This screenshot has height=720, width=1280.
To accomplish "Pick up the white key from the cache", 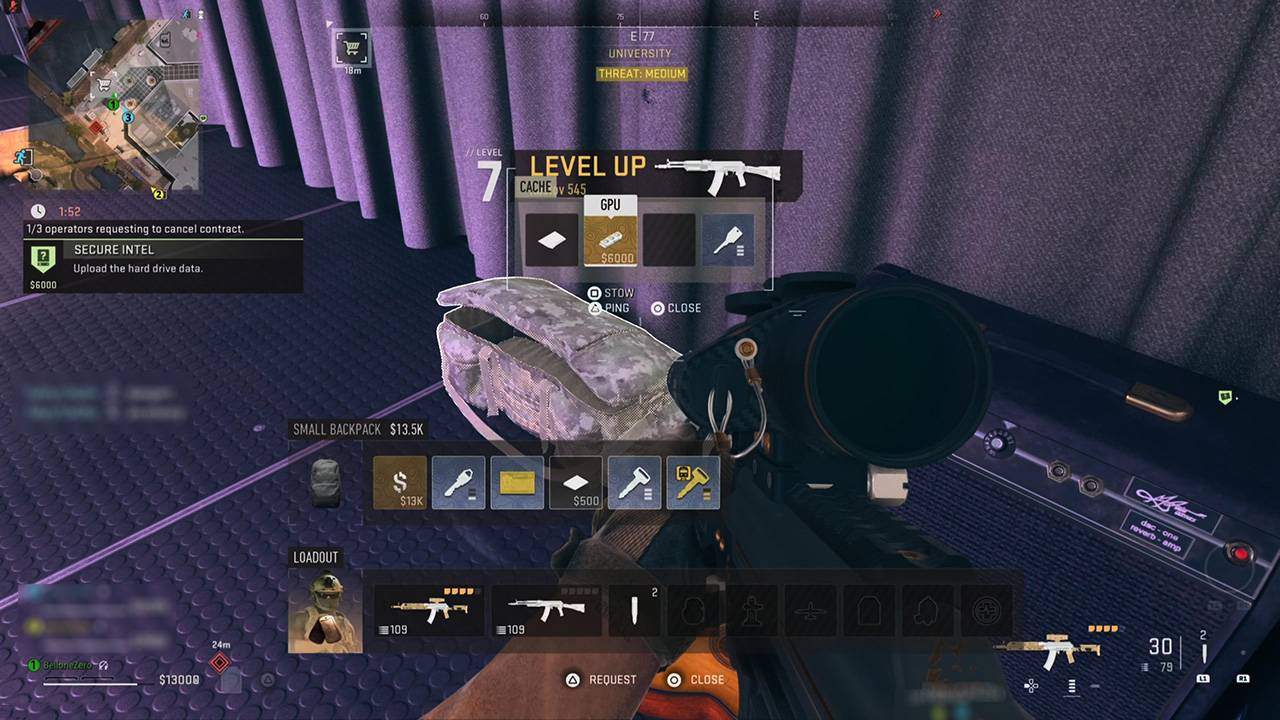I will pyautogui.click(x=728, y=239).
